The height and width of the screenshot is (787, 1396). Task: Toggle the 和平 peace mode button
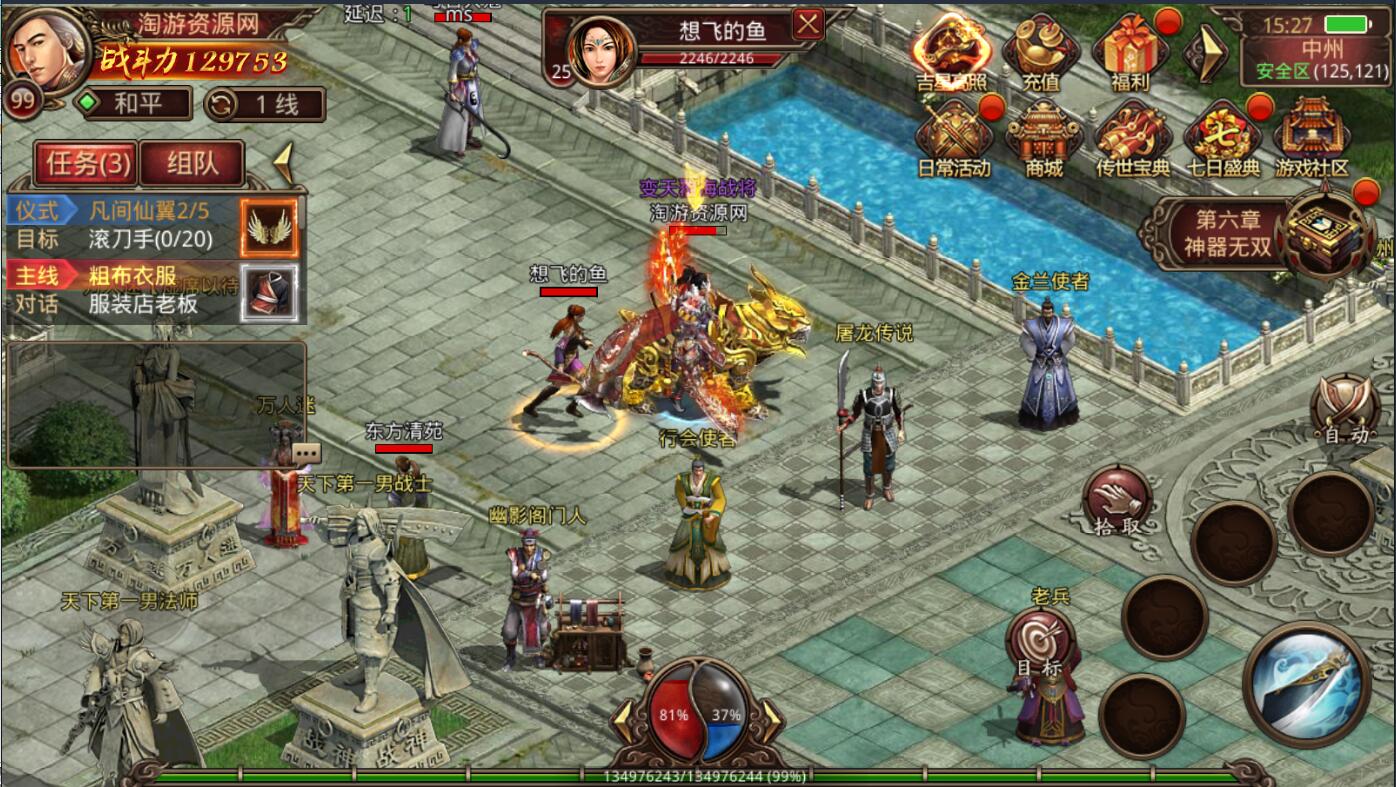[136, 103]
